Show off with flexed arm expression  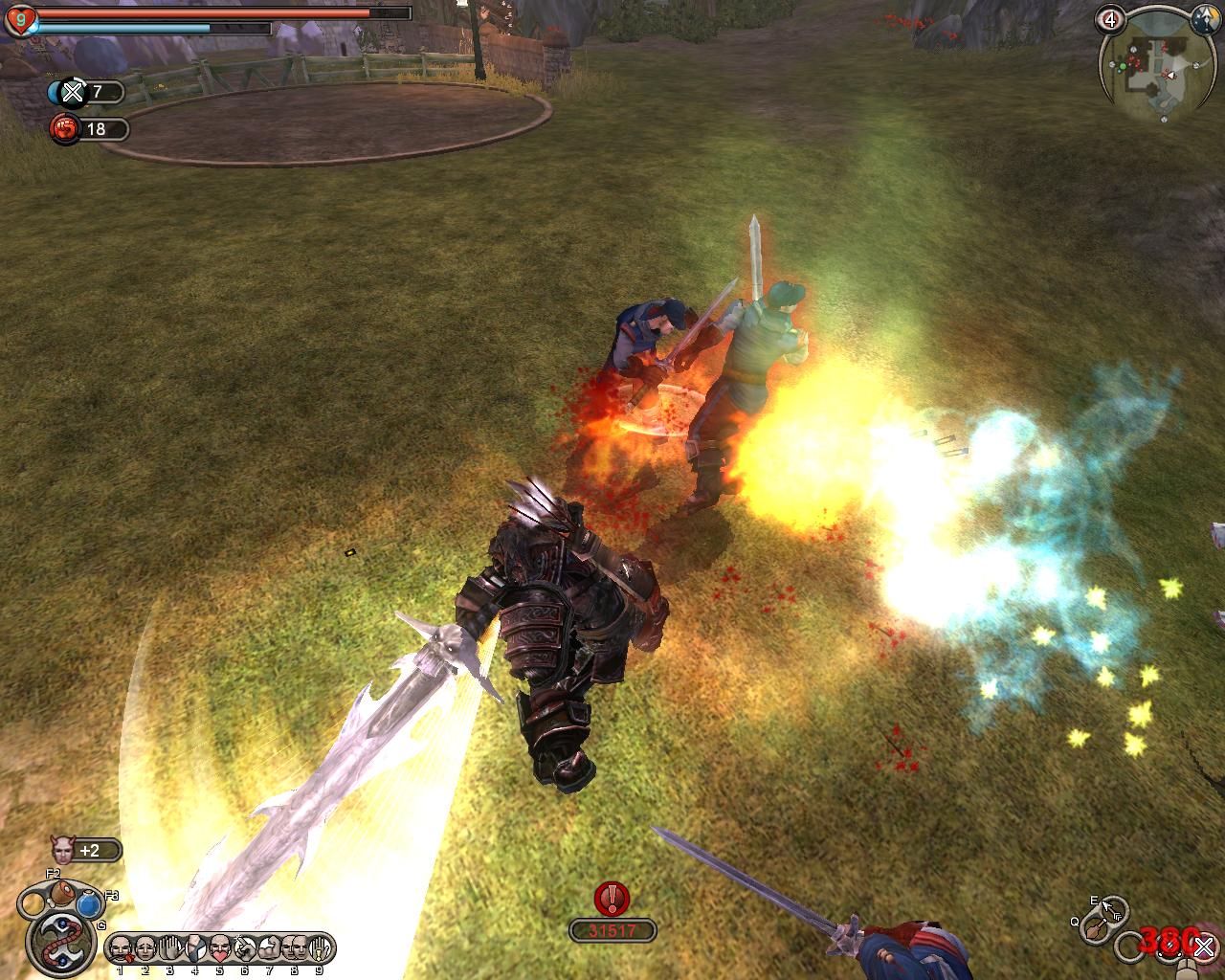point(270,948)
